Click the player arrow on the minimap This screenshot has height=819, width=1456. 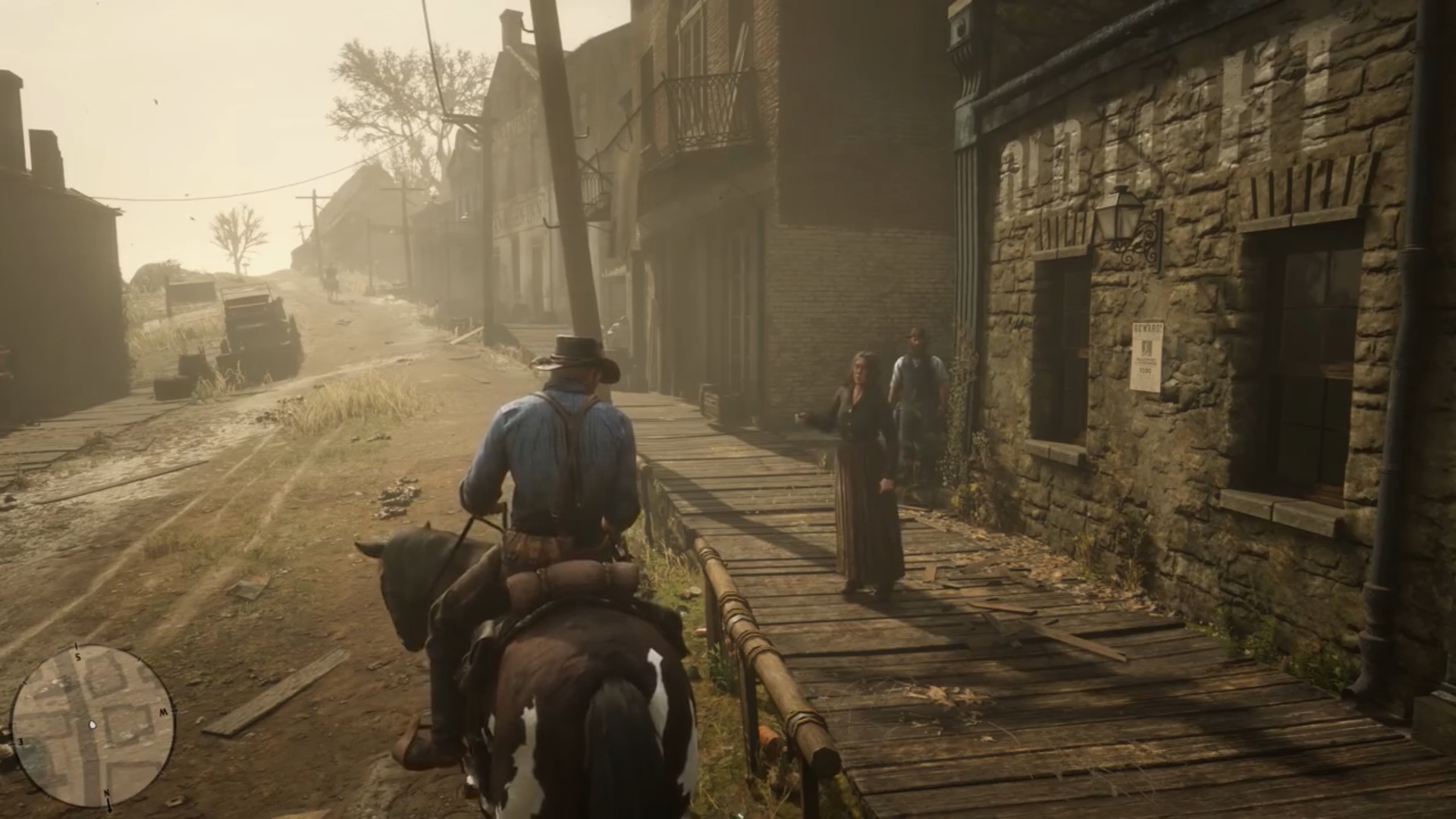click(93, 725)
